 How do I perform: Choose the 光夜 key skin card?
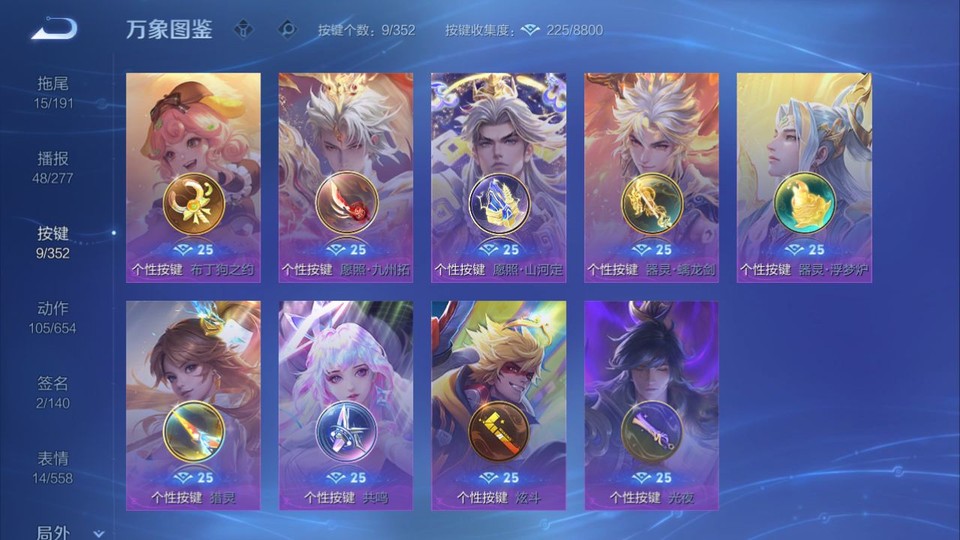tap(651, 405)
